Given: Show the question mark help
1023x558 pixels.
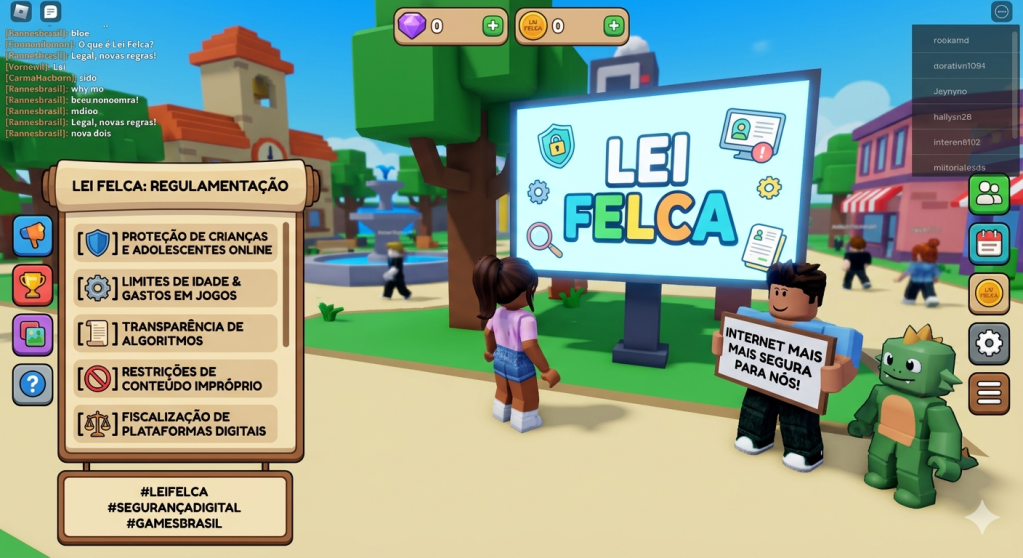Looking at the screenshot, I should (x=33, y=384).
